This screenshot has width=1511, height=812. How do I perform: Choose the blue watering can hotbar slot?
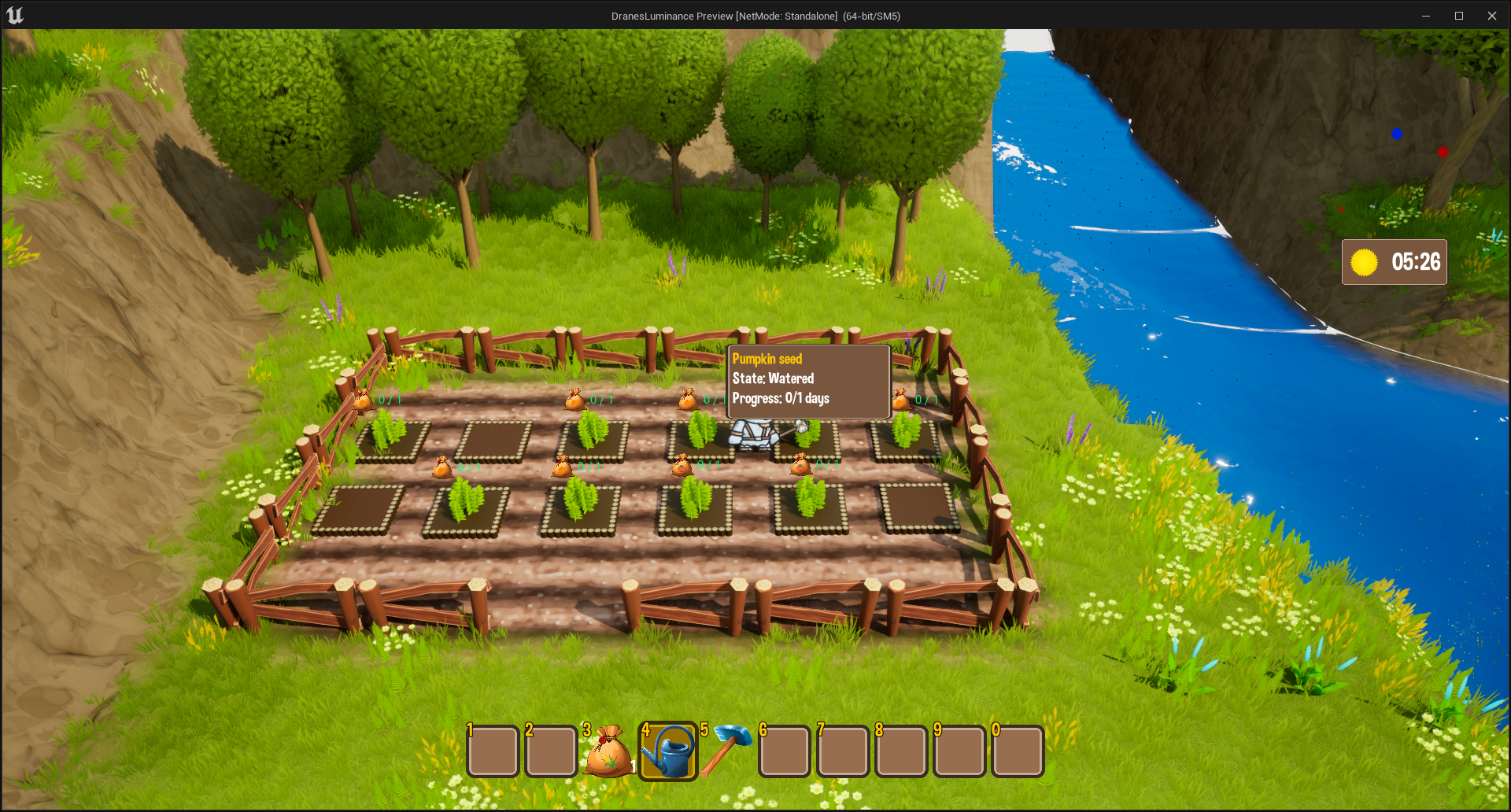[x=667, y=752]
